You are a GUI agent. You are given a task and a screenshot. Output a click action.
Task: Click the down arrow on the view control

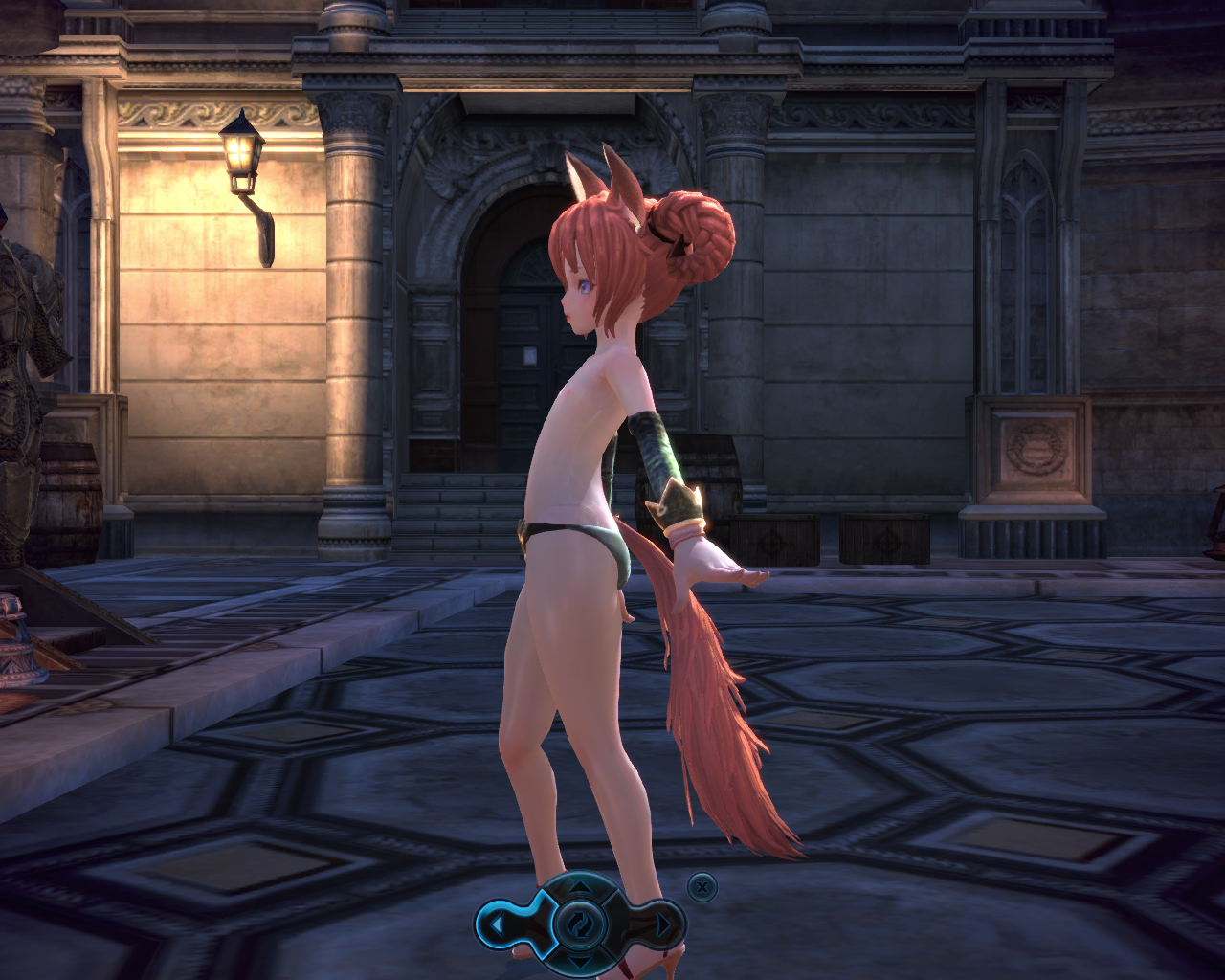[580, 960]
